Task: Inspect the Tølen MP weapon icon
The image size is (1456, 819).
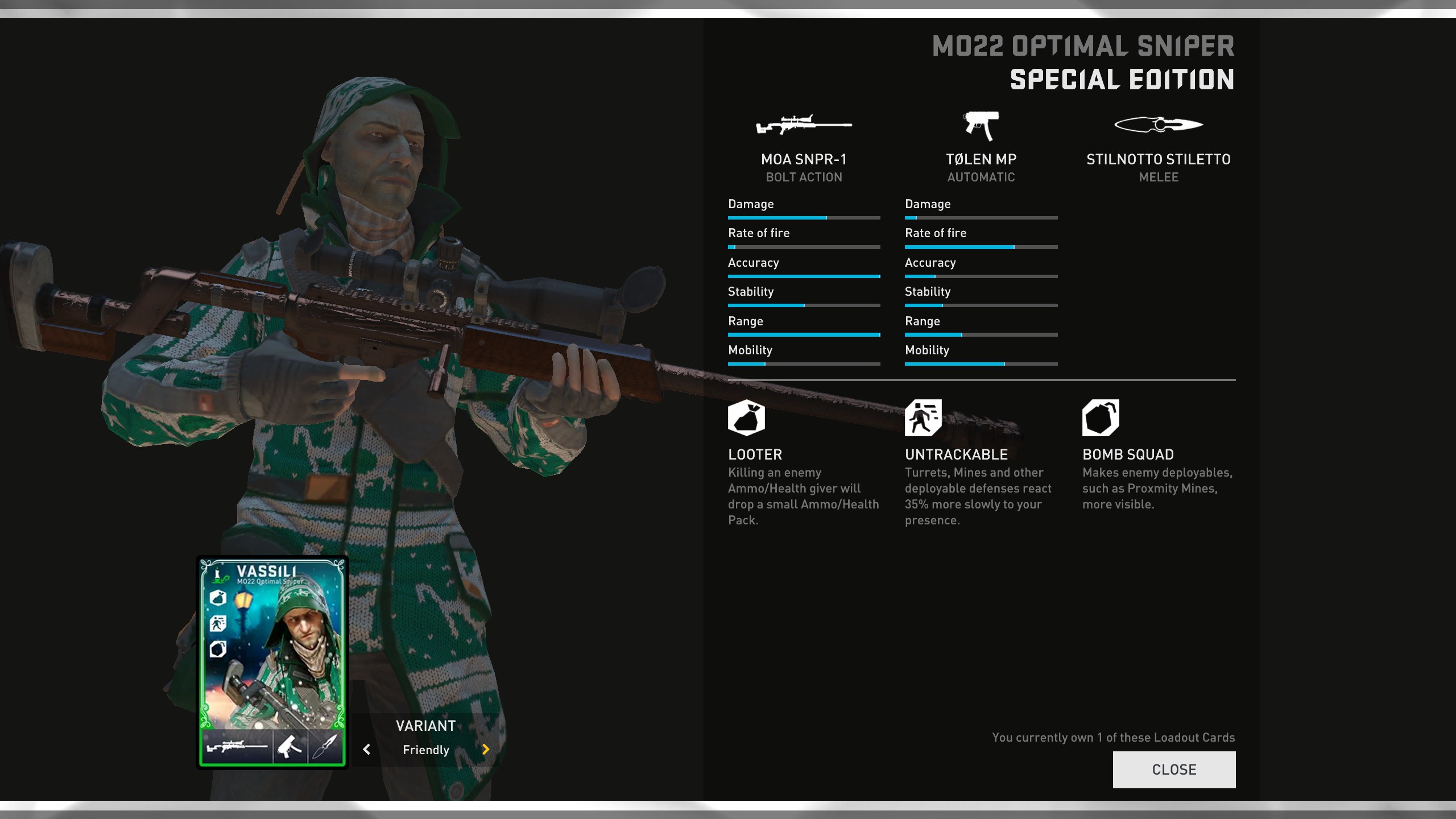Action: click(981, 125)
